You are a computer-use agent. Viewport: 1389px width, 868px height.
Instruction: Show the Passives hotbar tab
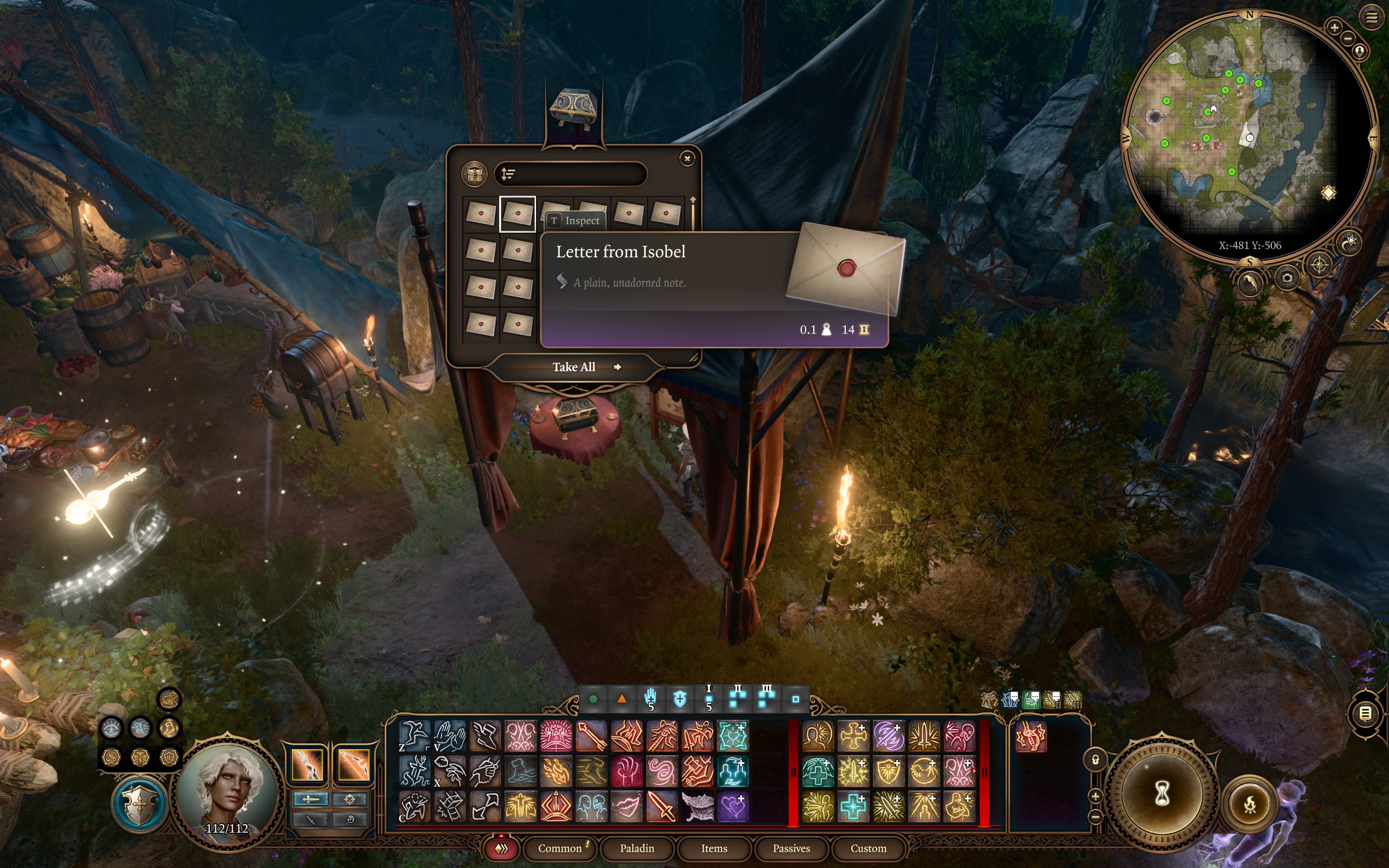[x=791, y=848]
